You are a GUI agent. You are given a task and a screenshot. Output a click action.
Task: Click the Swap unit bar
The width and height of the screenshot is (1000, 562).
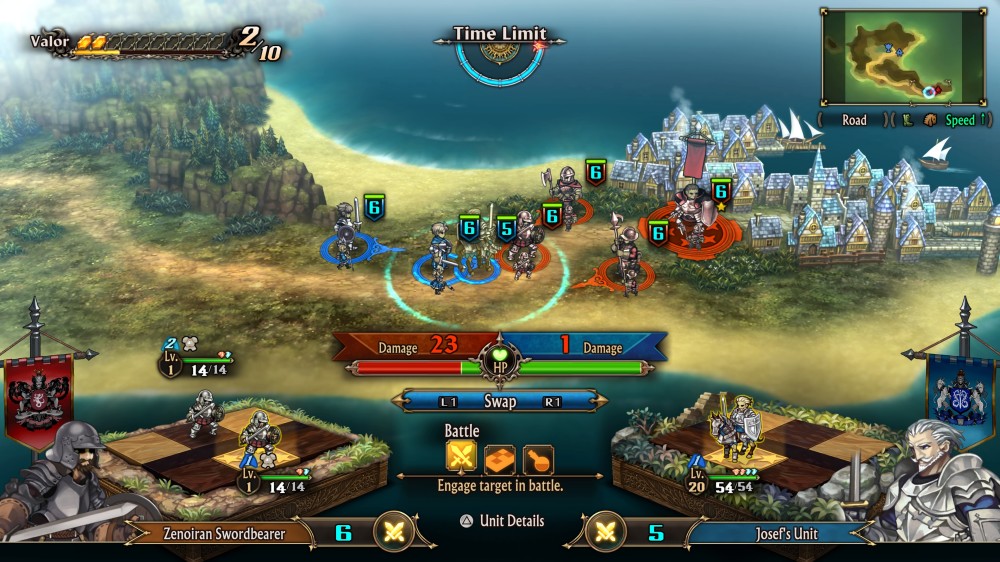(x=499, y=401)
